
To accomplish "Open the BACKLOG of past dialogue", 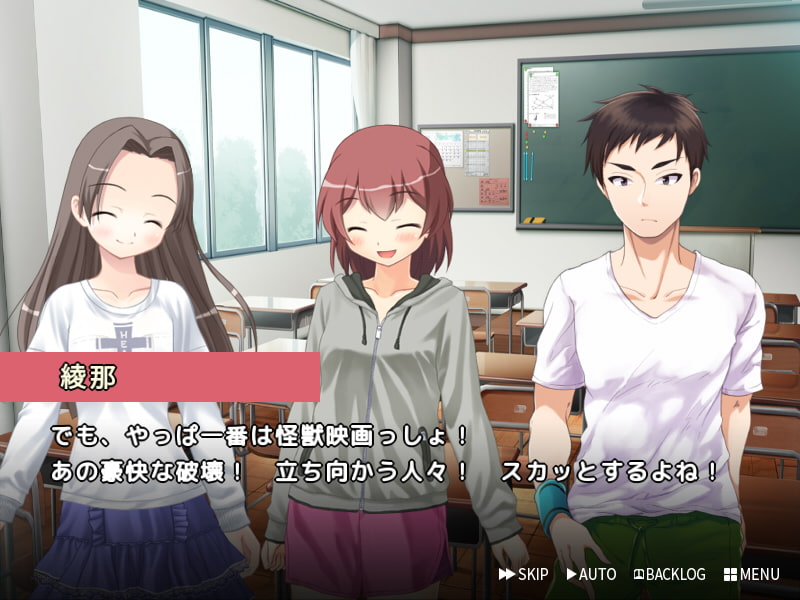I will tap(669, 574).
